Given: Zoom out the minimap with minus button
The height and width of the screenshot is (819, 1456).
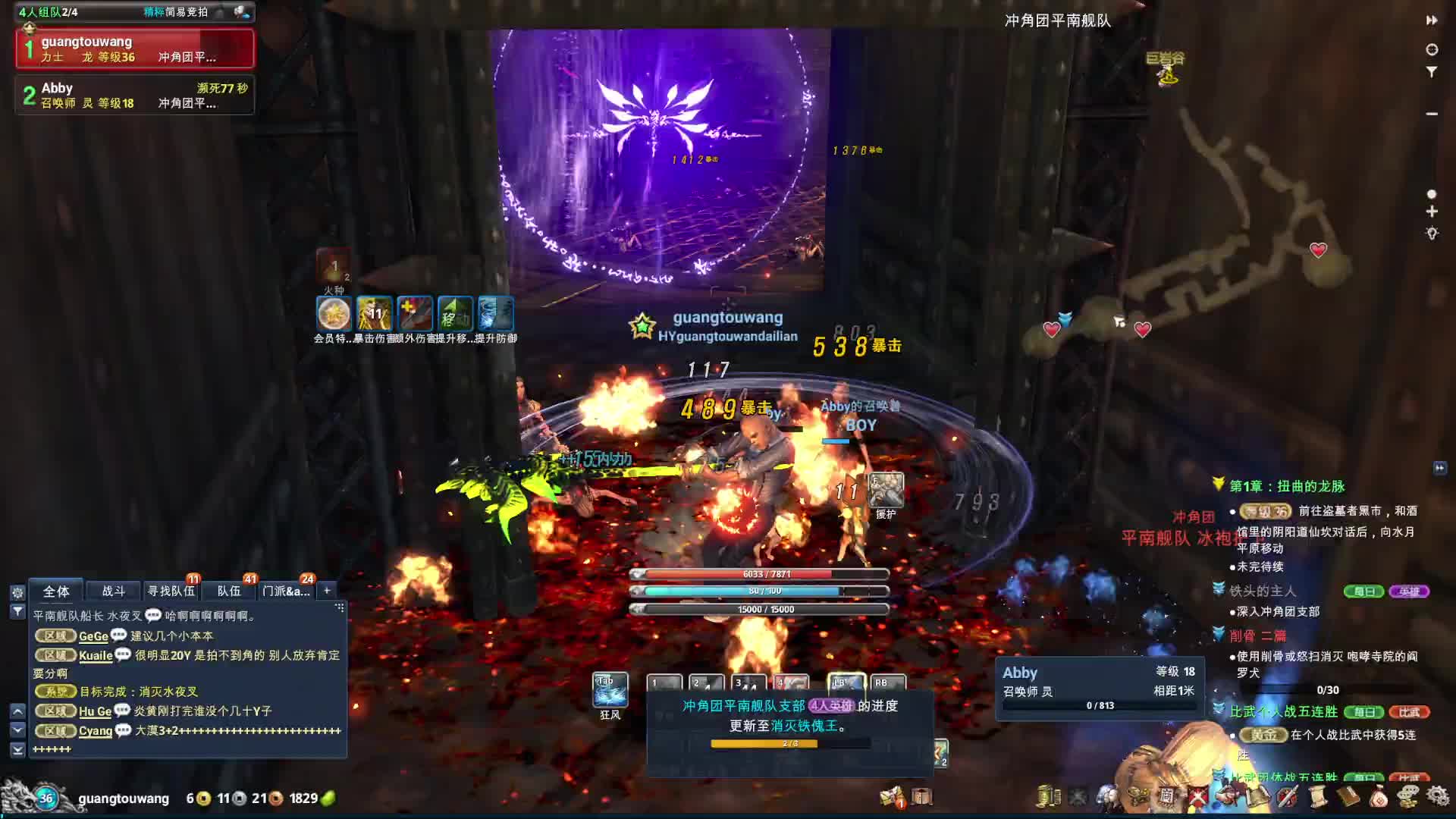Looking at the screenshot, I should click(x=1432, y=114).
